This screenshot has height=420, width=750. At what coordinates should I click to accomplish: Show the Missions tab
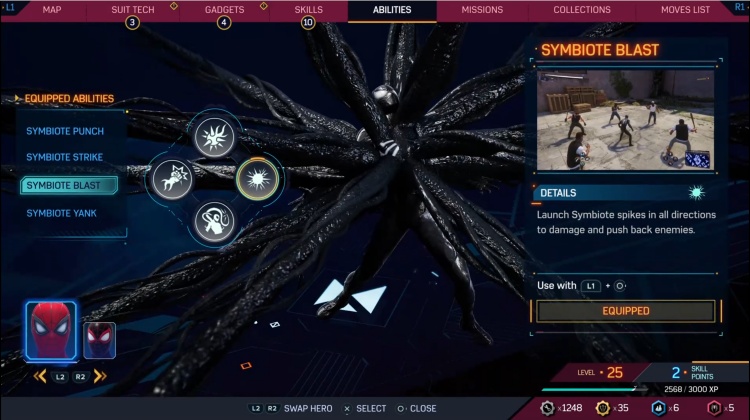point(482,10)
